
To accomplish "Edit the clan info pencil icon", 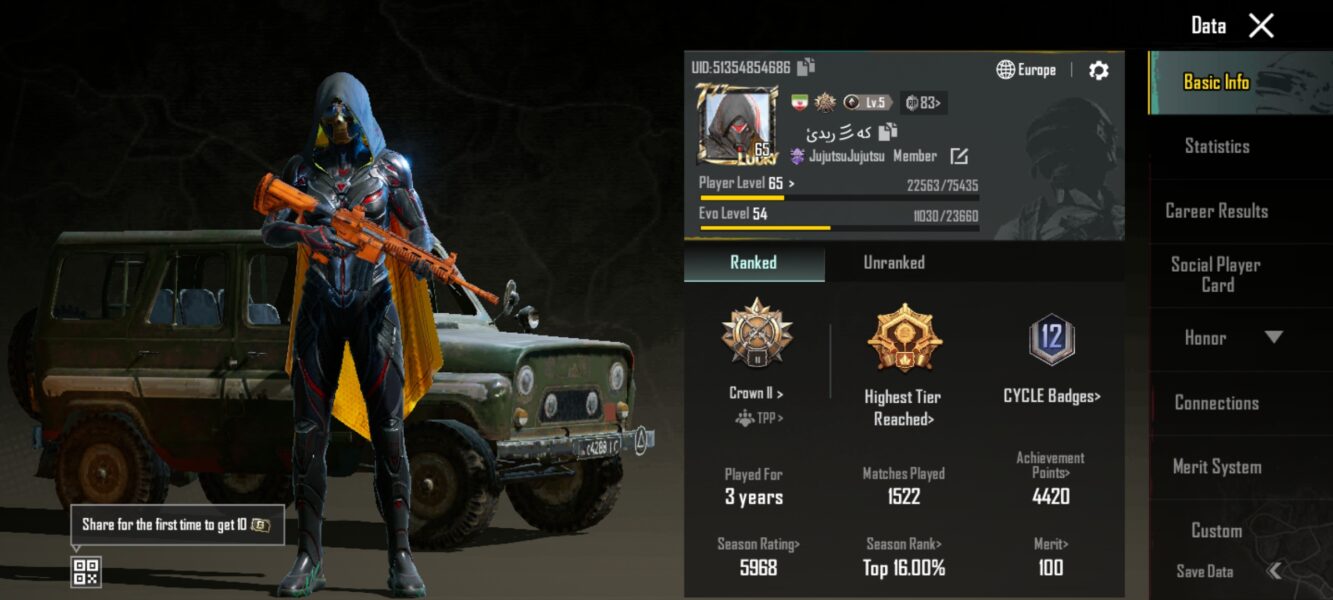I will (958, 156).
